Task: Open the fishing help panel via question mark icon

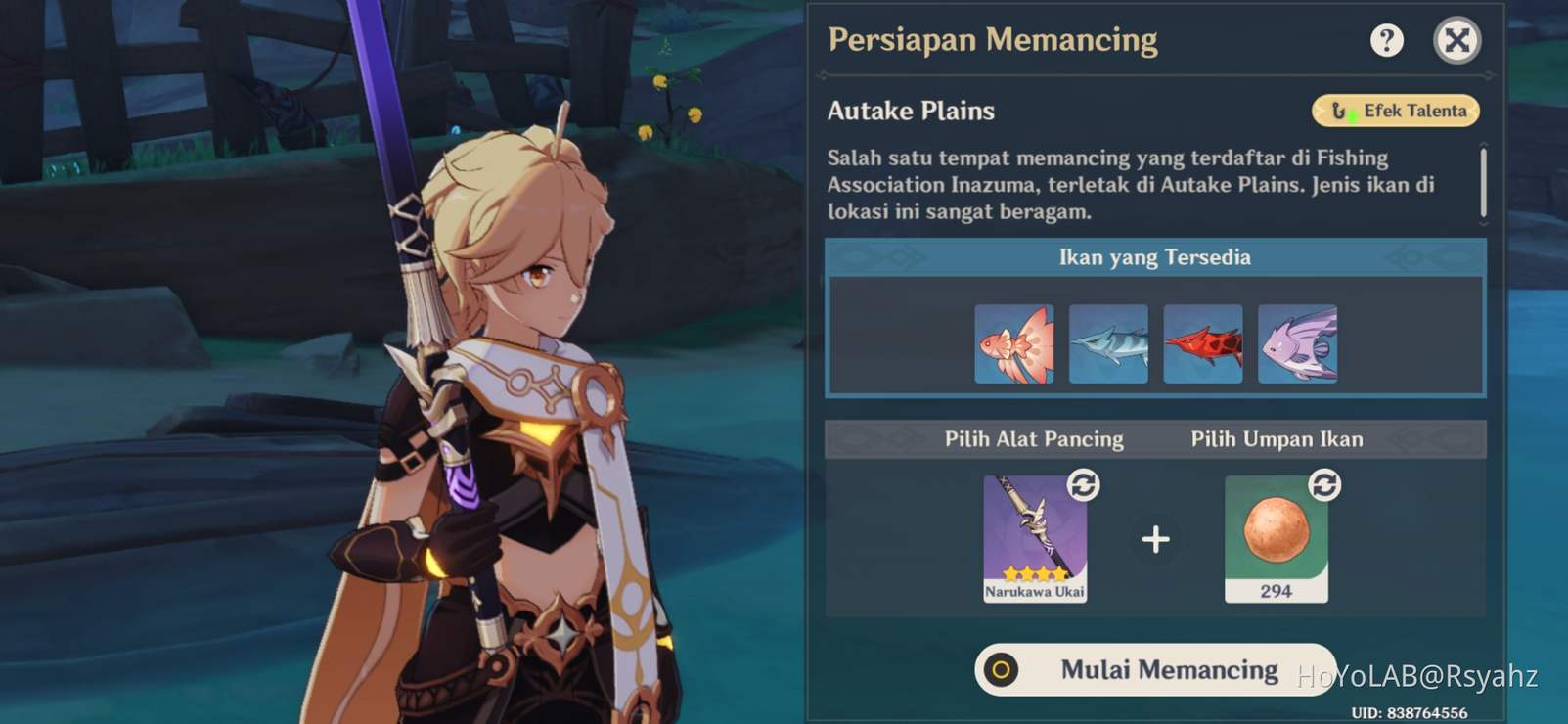Action: click(1387, 40)
